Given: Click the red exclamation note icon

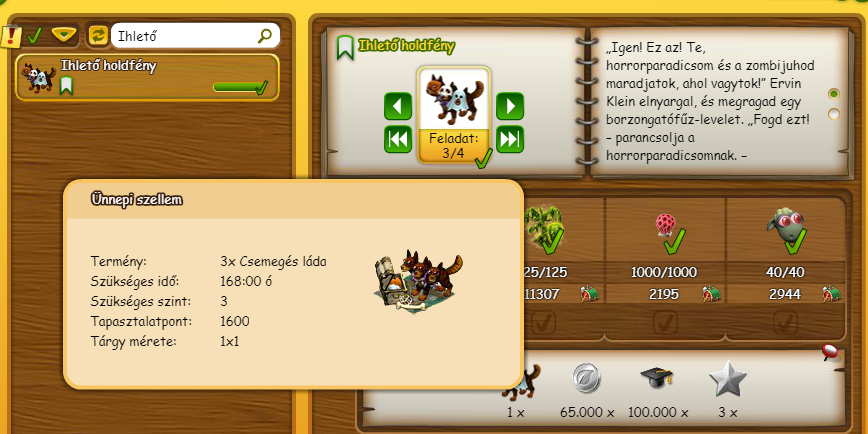Looking at the screenshot, I should [x=11, y=37].
